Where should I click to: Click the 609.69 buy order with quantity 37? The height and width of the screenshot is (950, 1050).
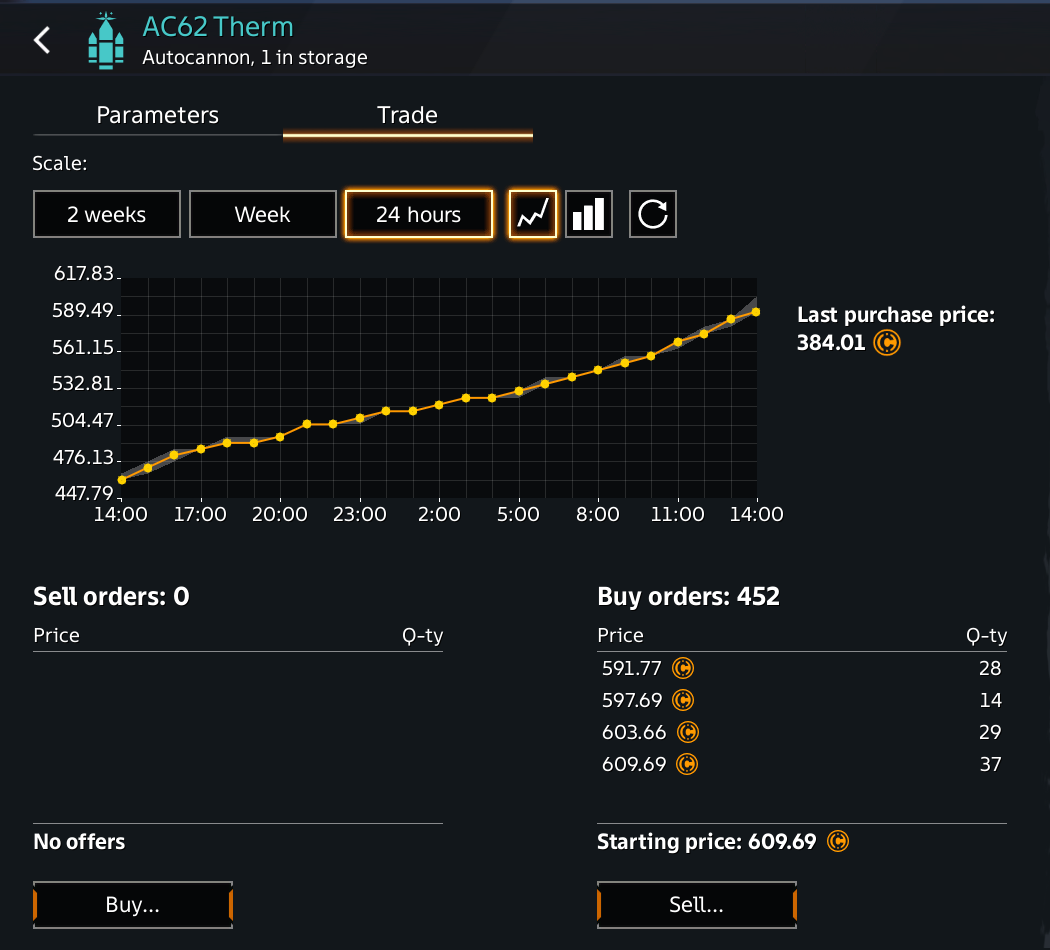point(800,764)
